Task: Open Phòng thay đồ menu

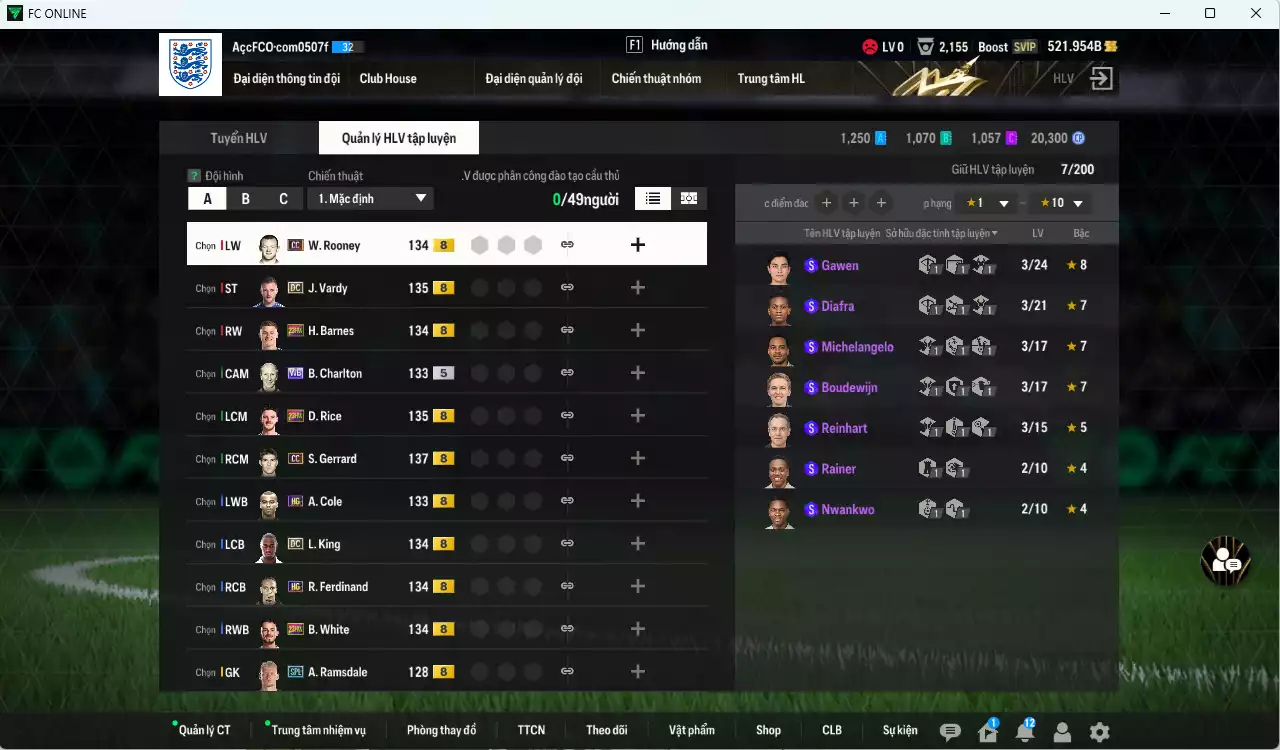Action: 441,730
